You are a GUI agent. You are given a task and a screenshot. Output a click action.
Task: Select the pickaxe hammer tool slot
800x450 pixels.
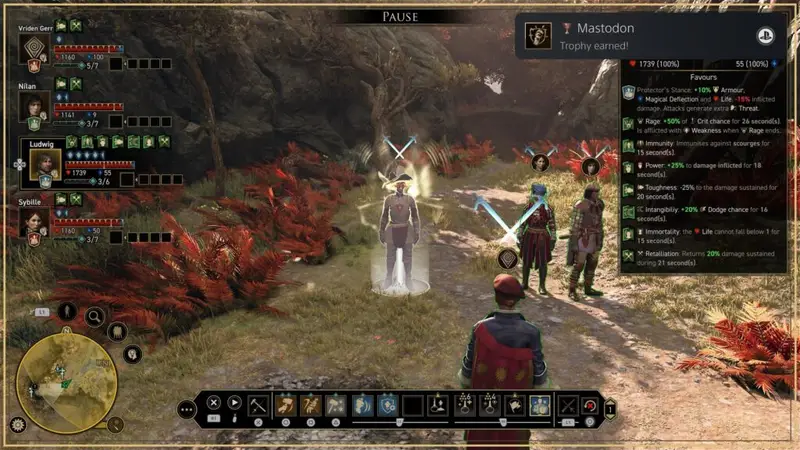click(x=258, y=405)
